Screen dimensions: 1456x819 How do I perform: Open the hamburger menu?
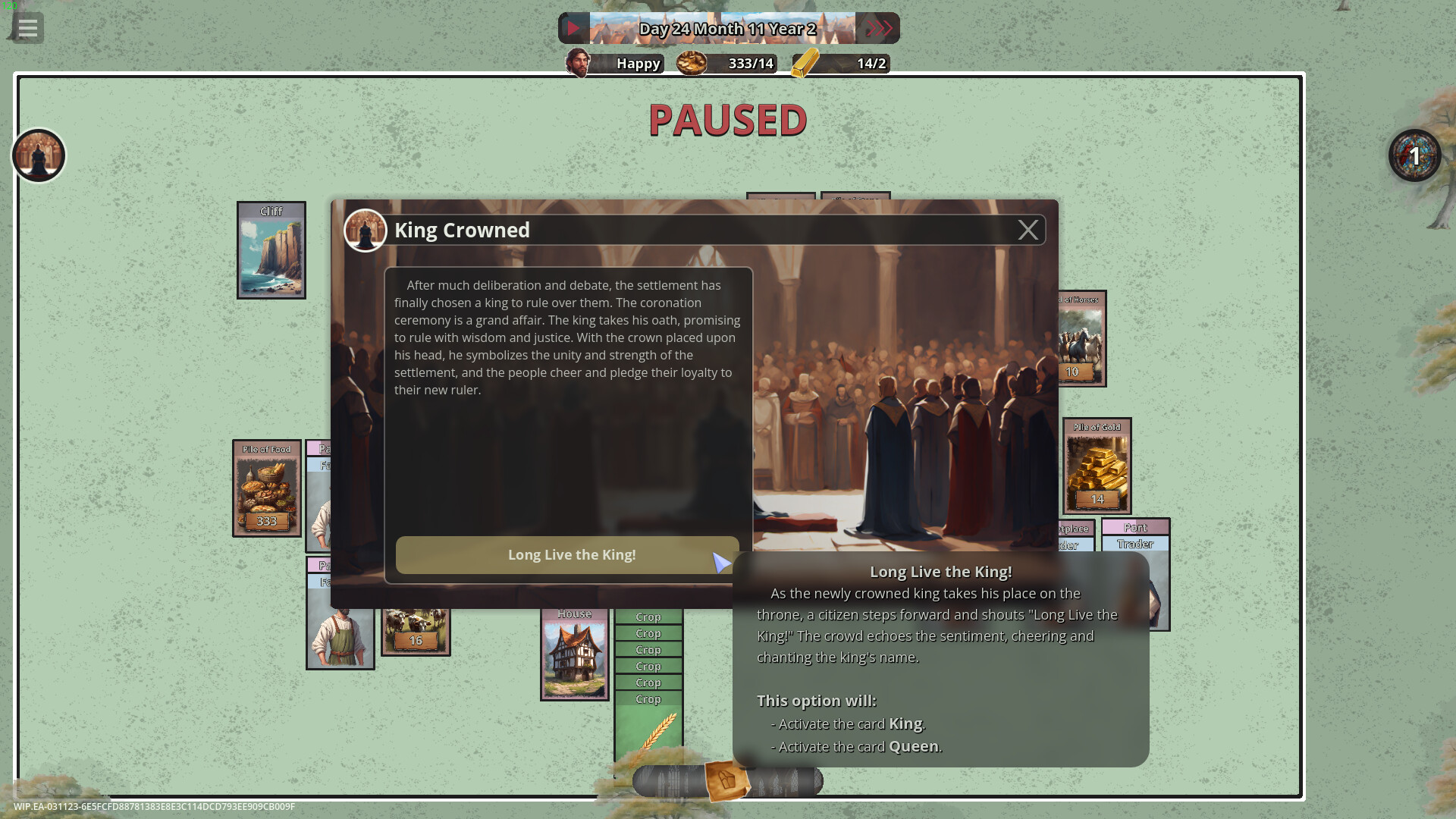(x=28, y=28)
